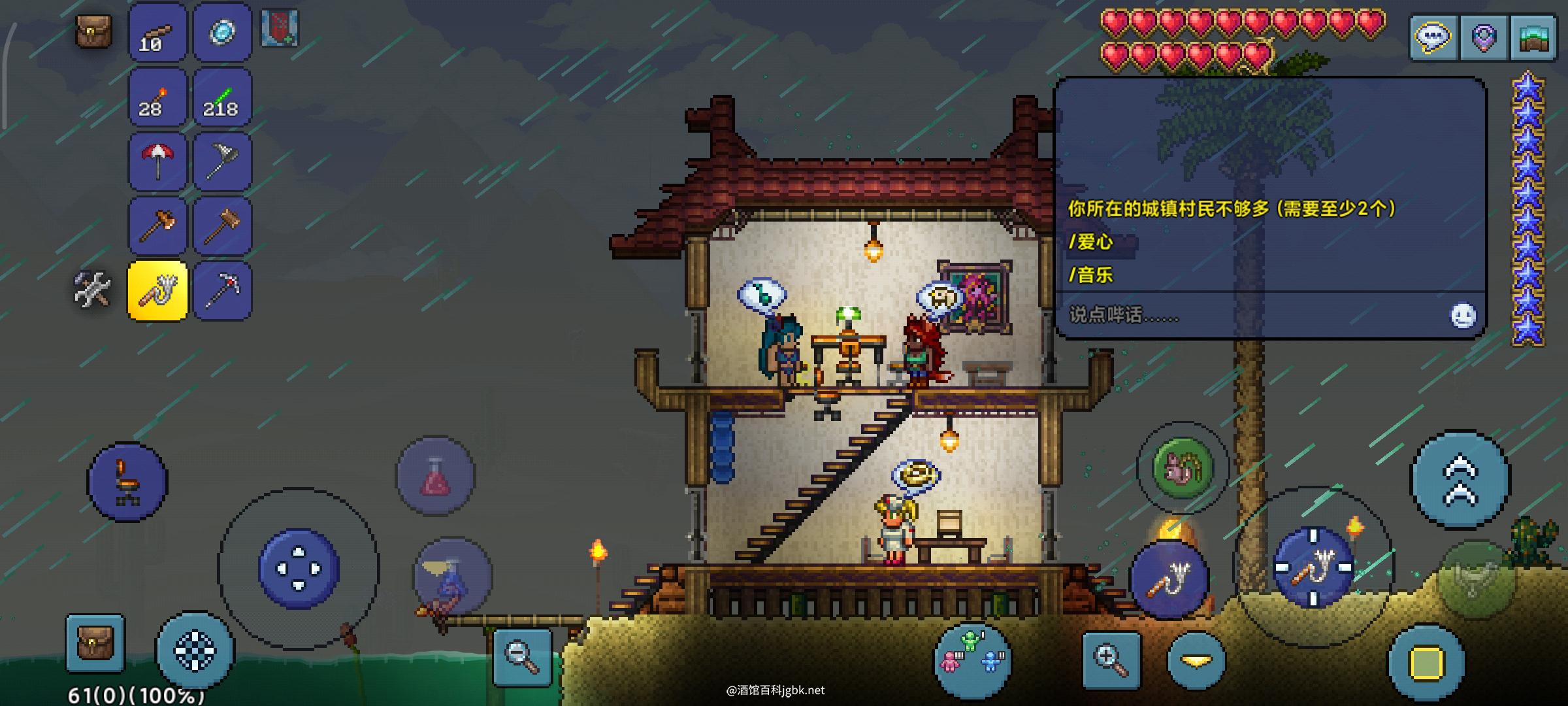
Task: Open the map pin button
Action: (1483, 37)
